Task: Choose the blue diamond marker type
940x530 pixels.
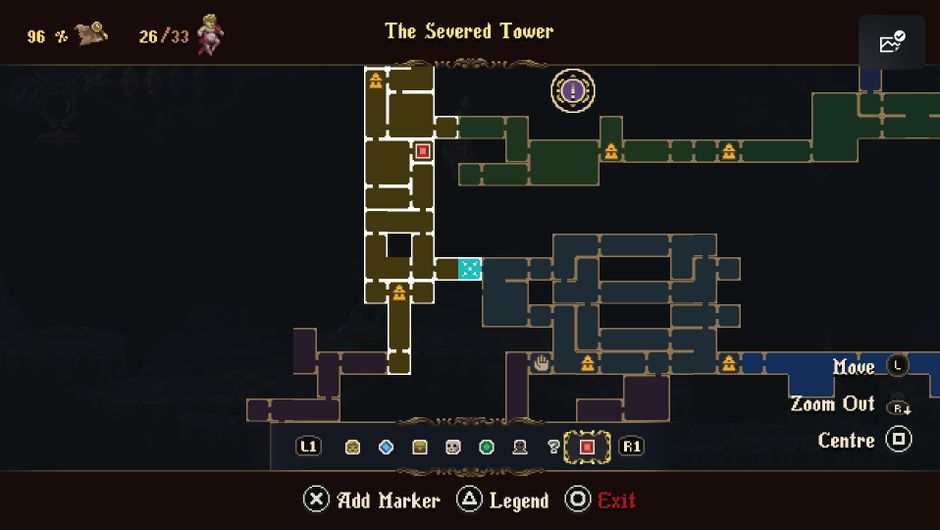Action: [386, 447]
